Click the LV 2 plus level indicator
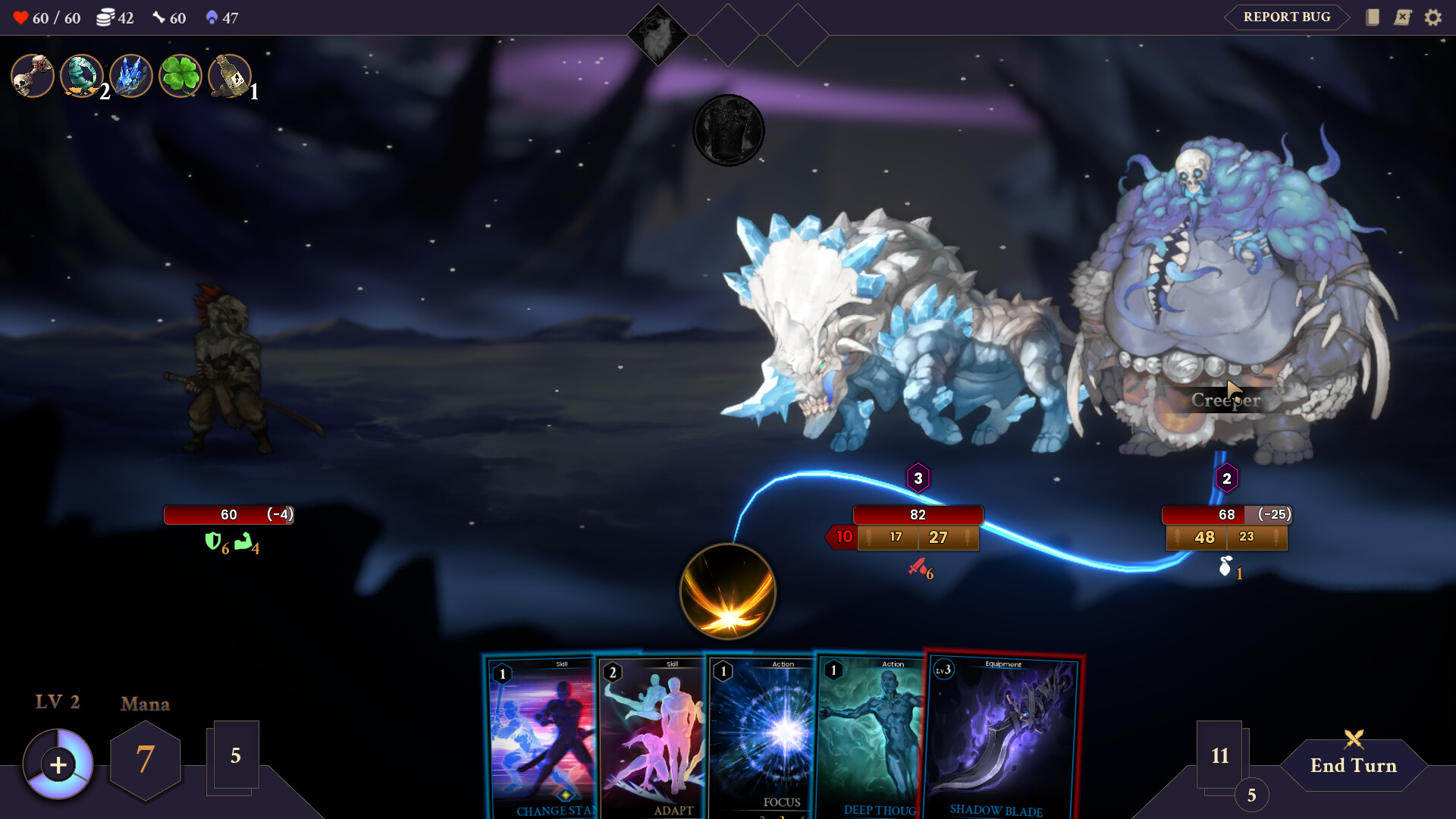The height and width of the screenshot is (819, 1456). (x=58, y=764)
